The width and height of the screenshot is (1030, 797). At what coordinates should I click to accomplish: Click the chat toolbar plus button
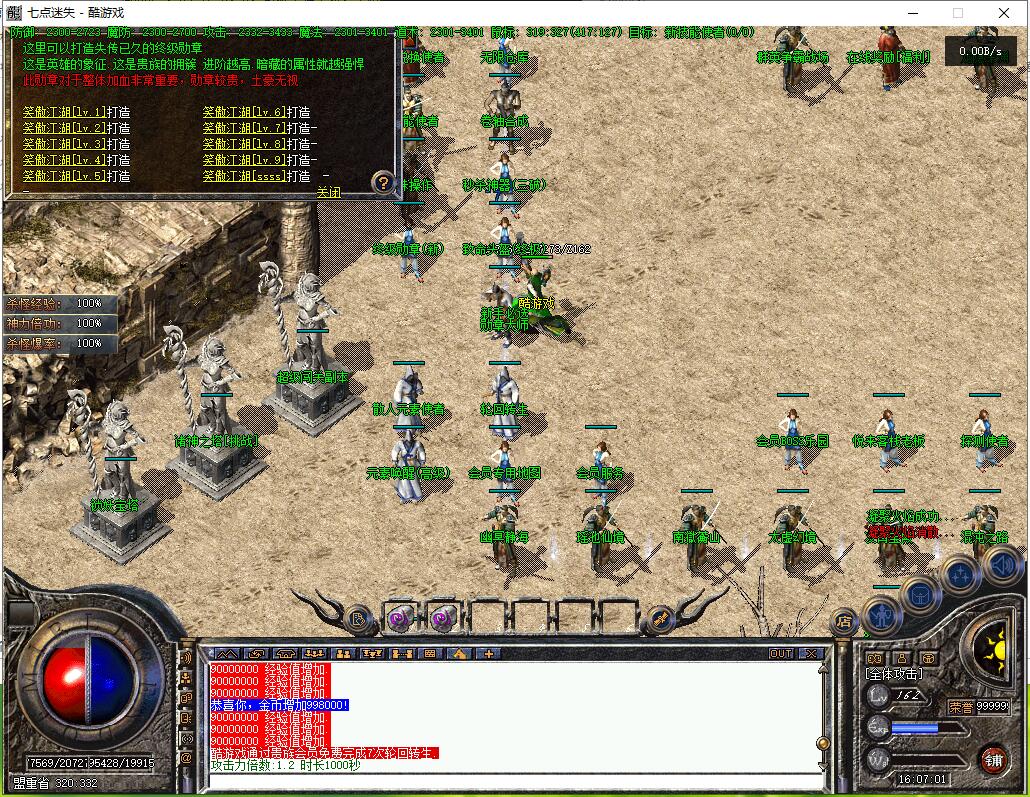point(488,653)
